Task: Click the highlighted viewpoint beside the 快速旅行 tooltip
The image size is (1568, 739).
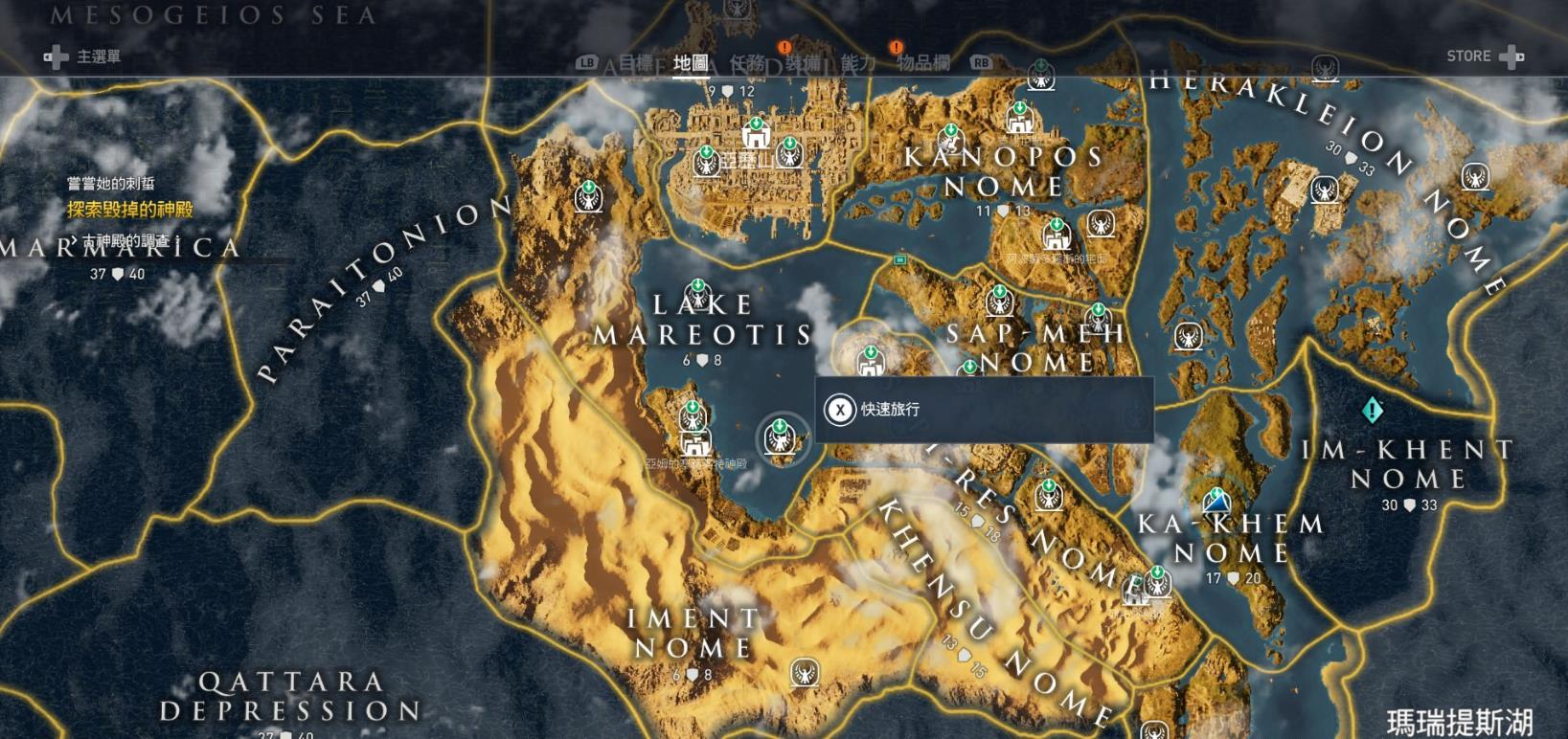Action: (x=781, y=437)
